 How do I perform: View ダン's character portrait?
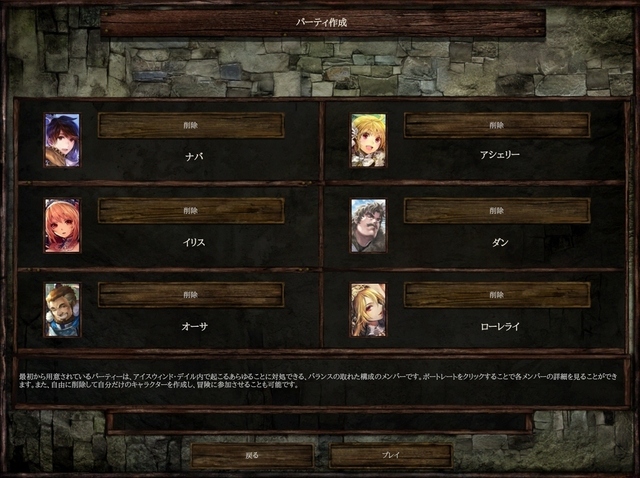click(368, 225)
